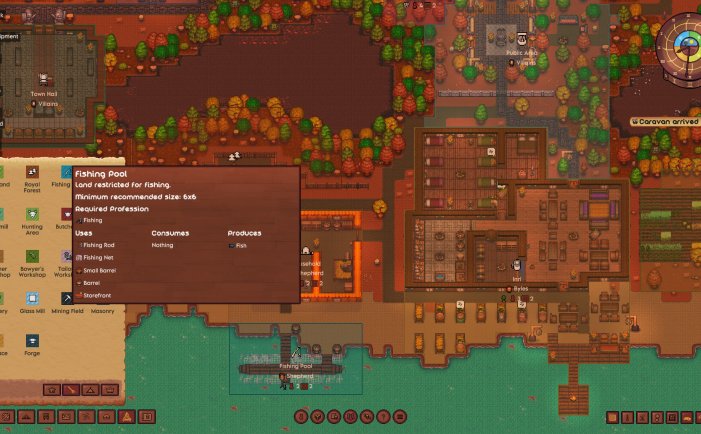Select the Fishing Pool zone label

coord(295,367)
